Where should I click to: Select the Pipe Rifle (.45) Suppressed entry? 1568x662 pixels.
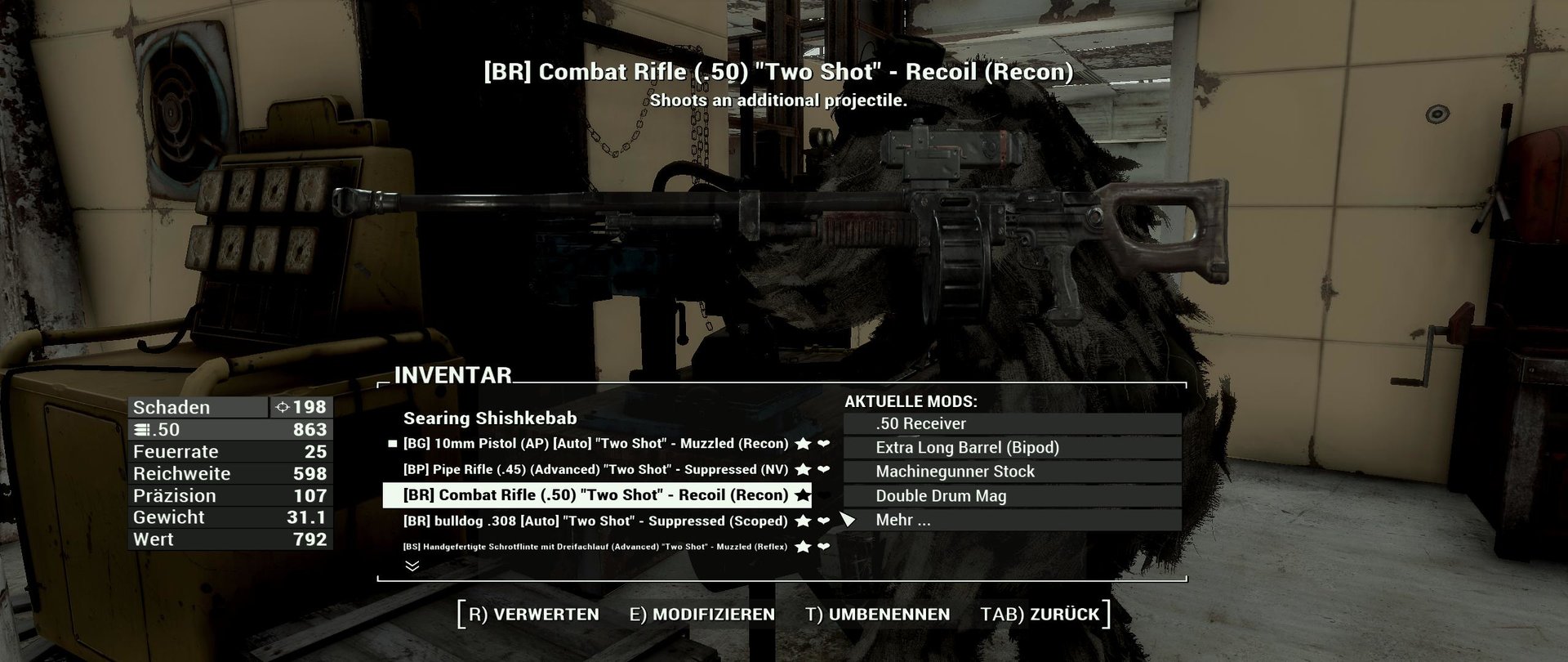tap(595, 470)
